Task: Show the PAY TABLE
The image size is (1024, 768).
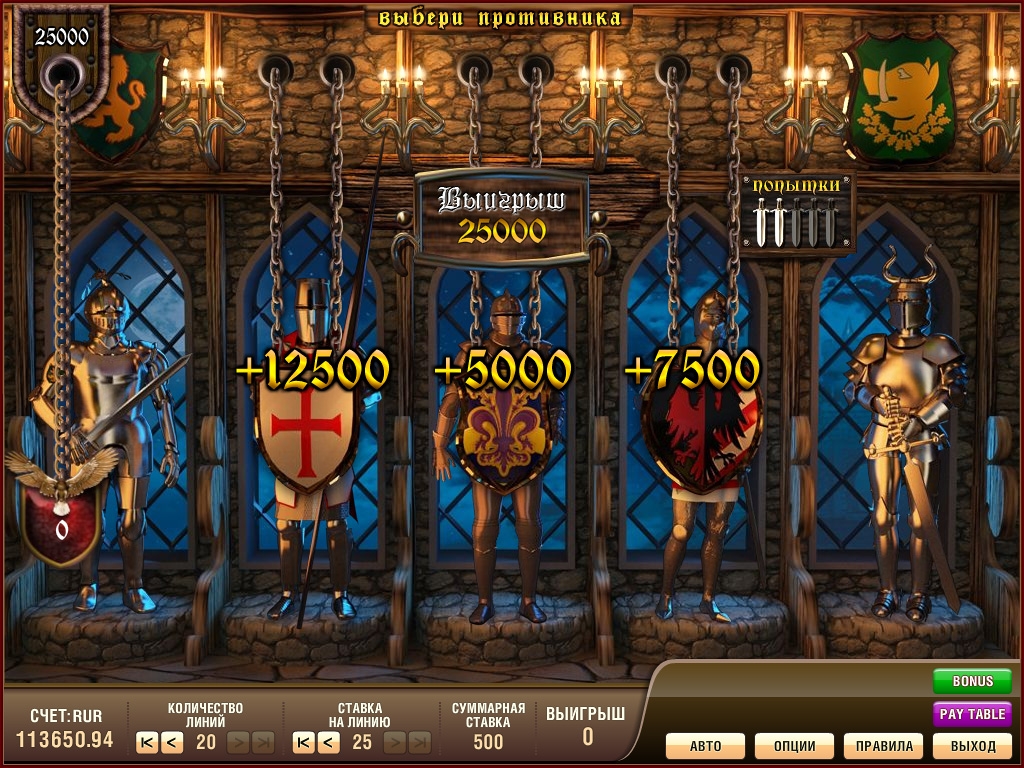Action: point(972,714)
